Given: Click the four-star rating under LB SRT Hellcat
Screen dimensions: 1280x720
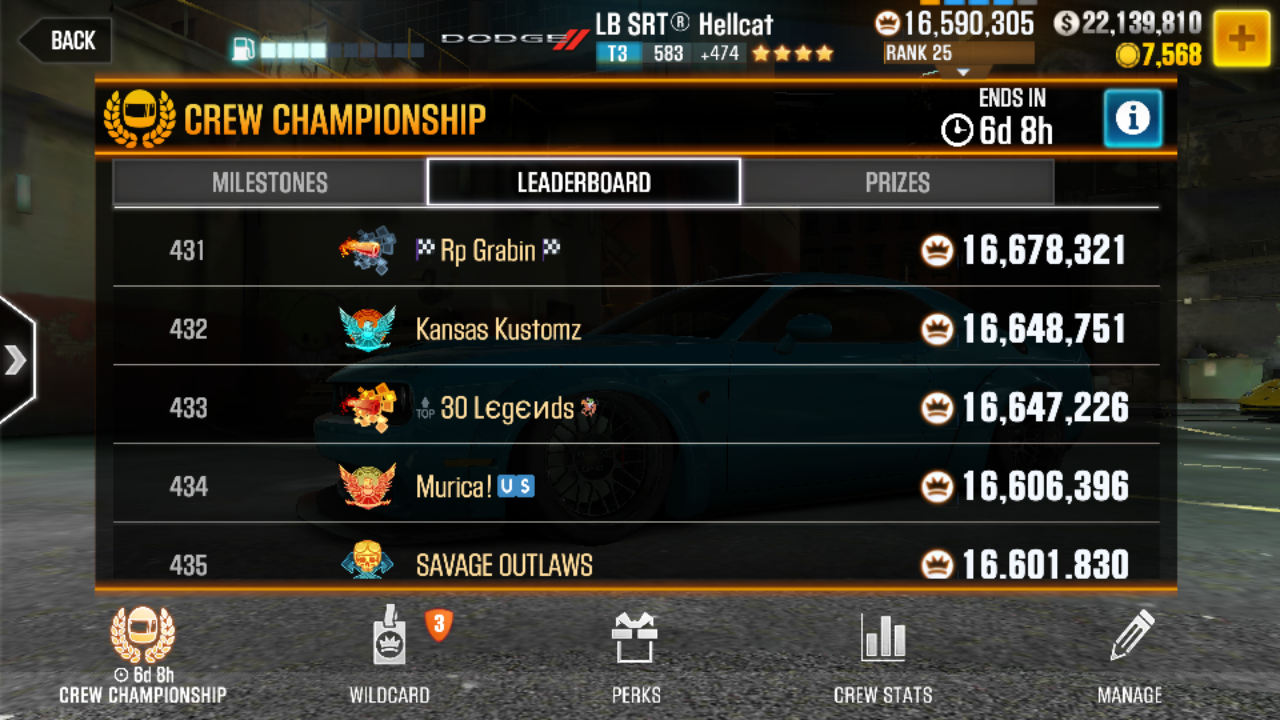Looking at the screenshot, I should (x=793, y=54).
